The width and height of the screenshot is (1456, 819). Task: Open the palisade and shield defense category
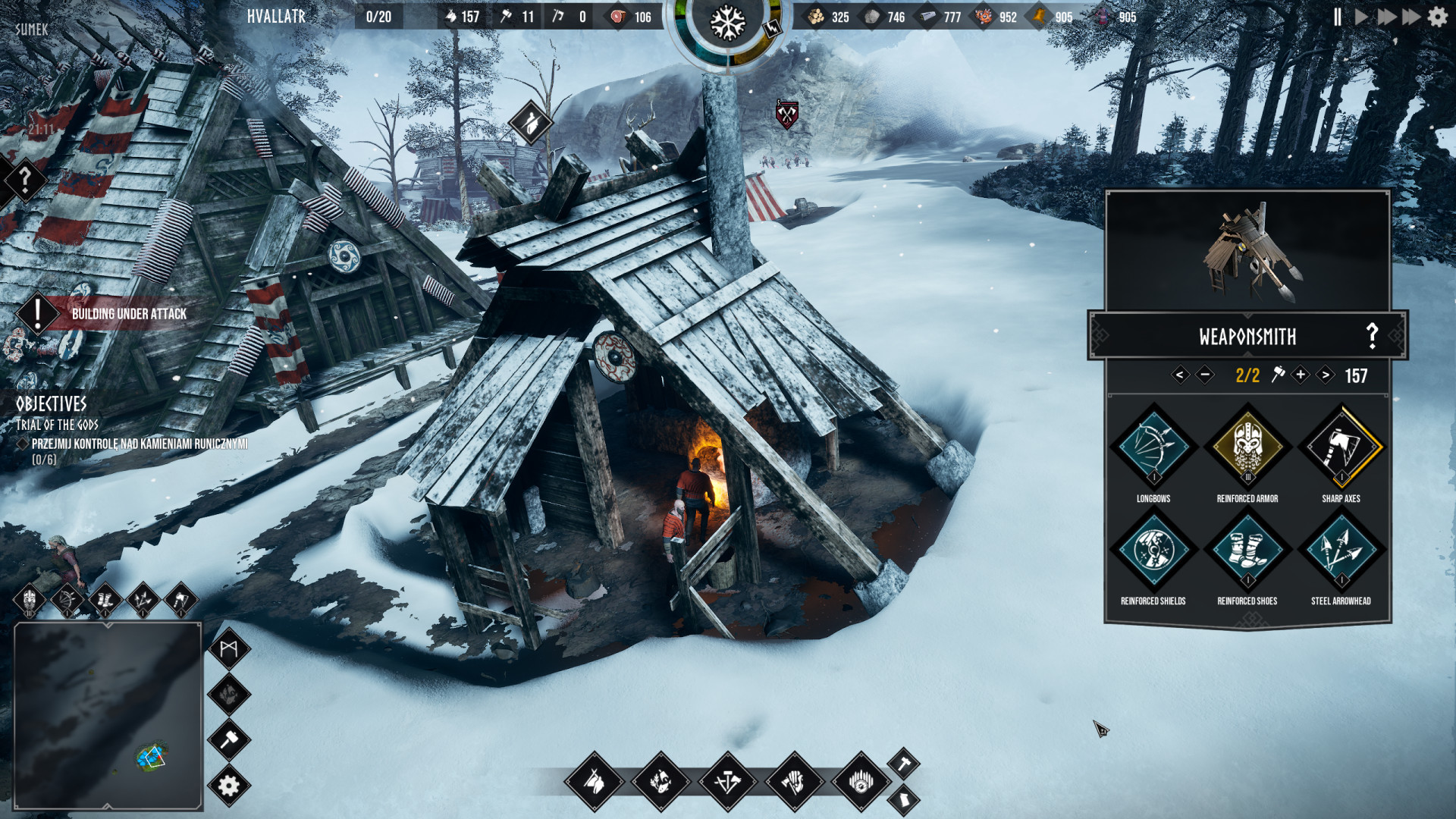pyautogui.click(x=861, y=781)
